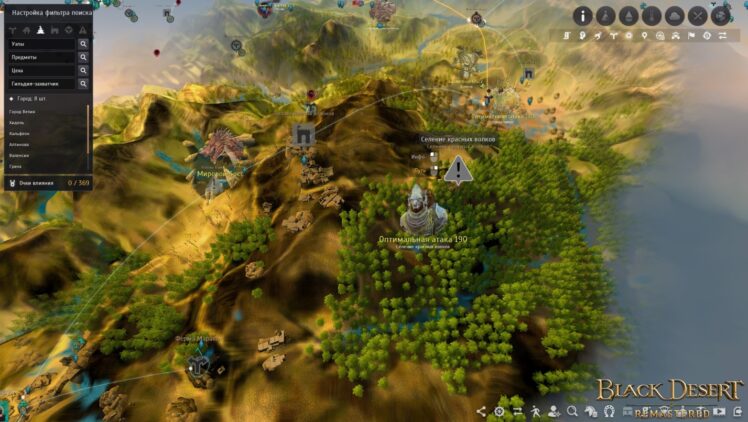Screen dimensions: 748x422
Task: Search using the Предметы magnifier button
Action: (x=83, y=57)
